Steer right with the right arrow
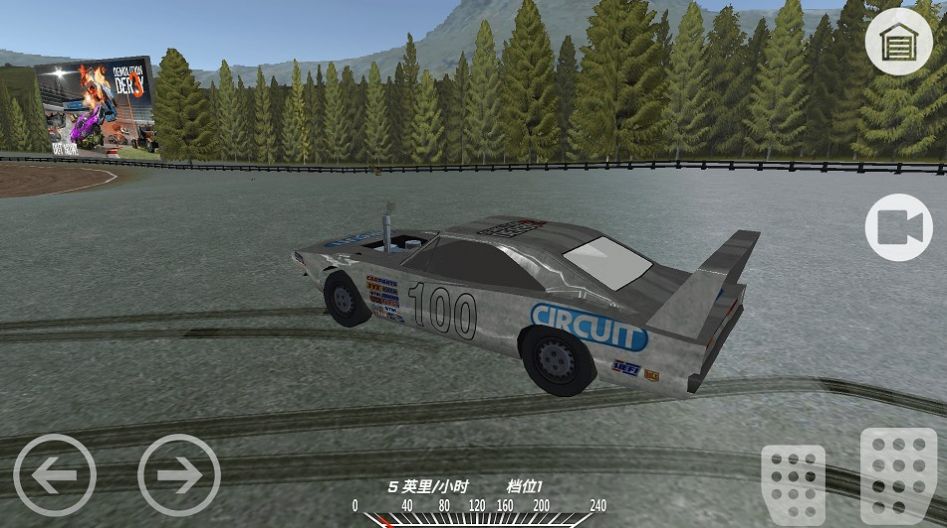Viewport: 947px width, 528px height. (179, 475)
